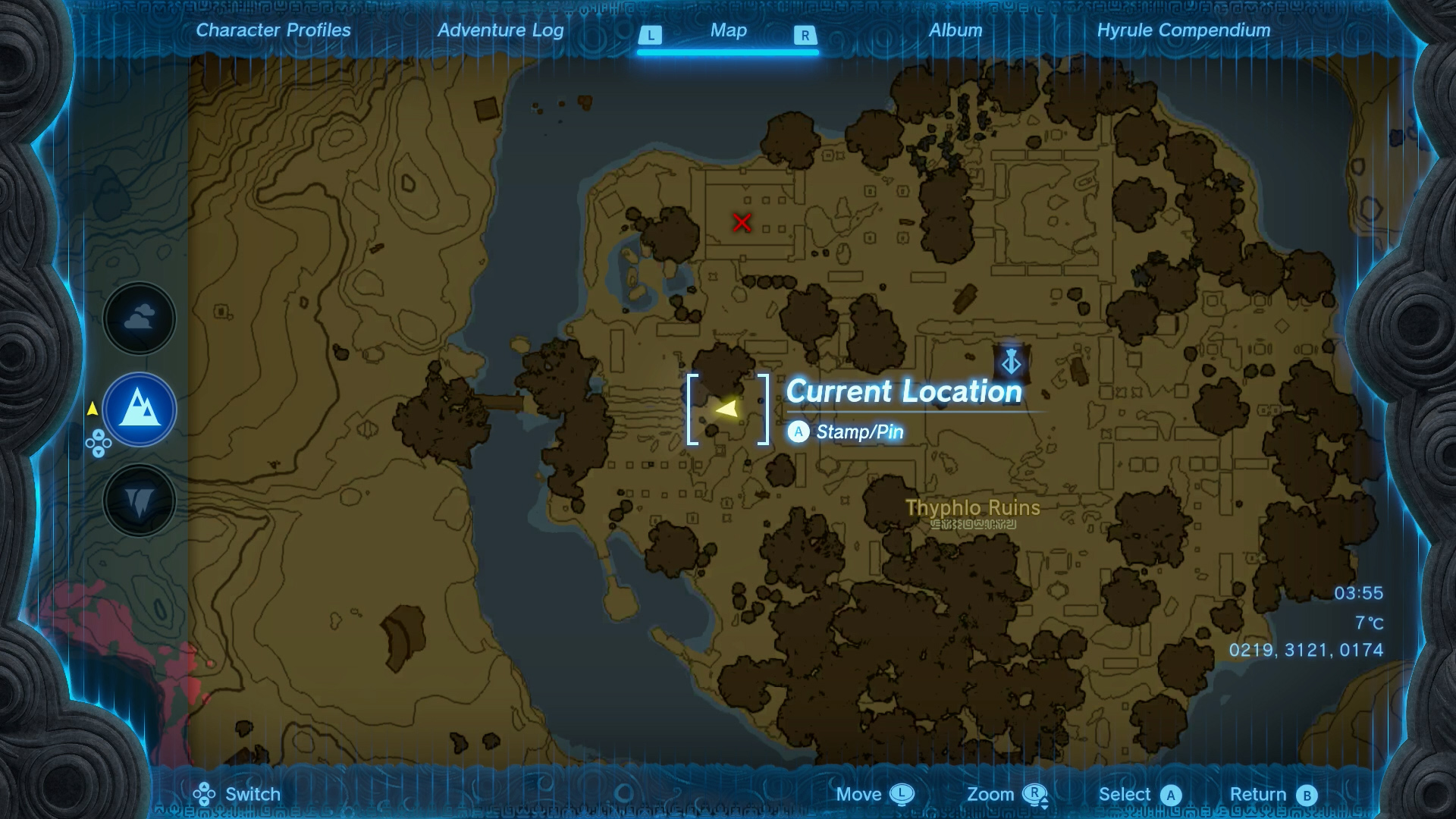Open the Album tab

coord(955,30)
